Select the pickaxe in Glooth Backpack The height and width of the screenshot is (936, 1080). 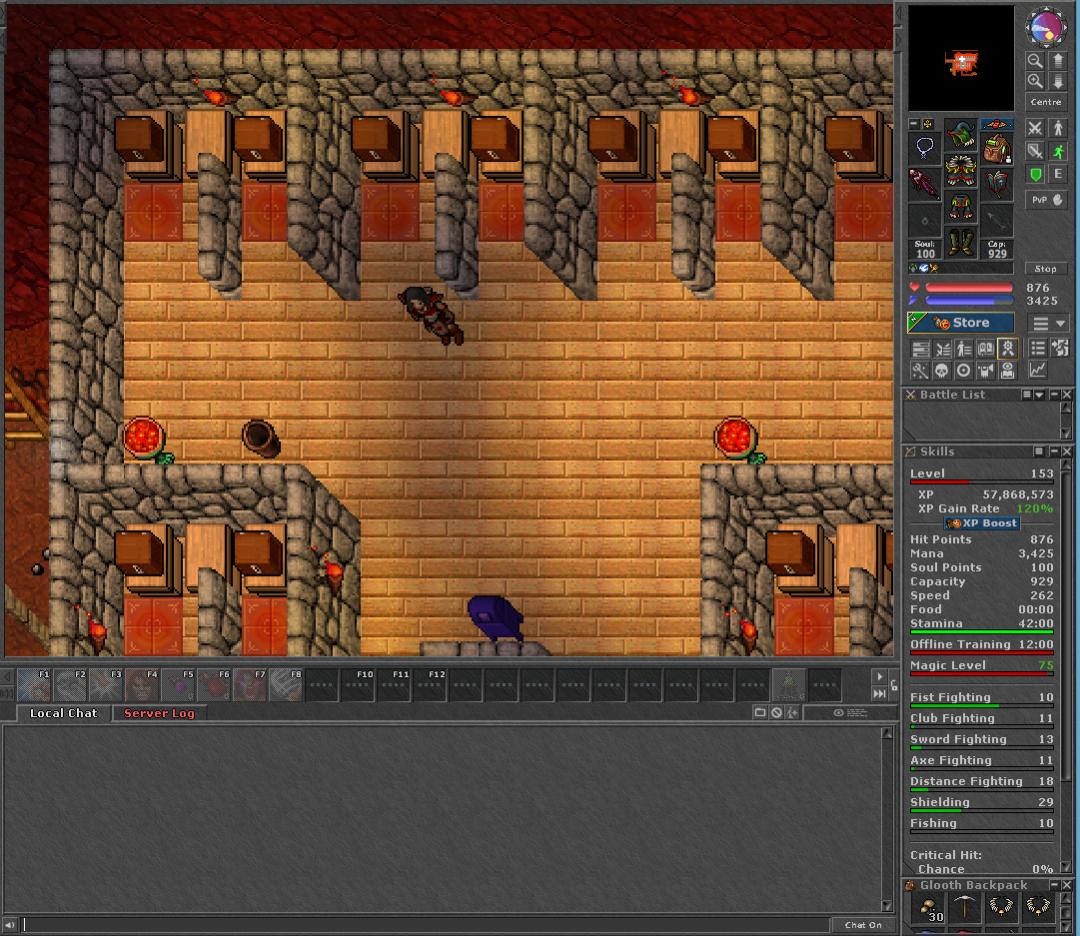tap(965, 907)
